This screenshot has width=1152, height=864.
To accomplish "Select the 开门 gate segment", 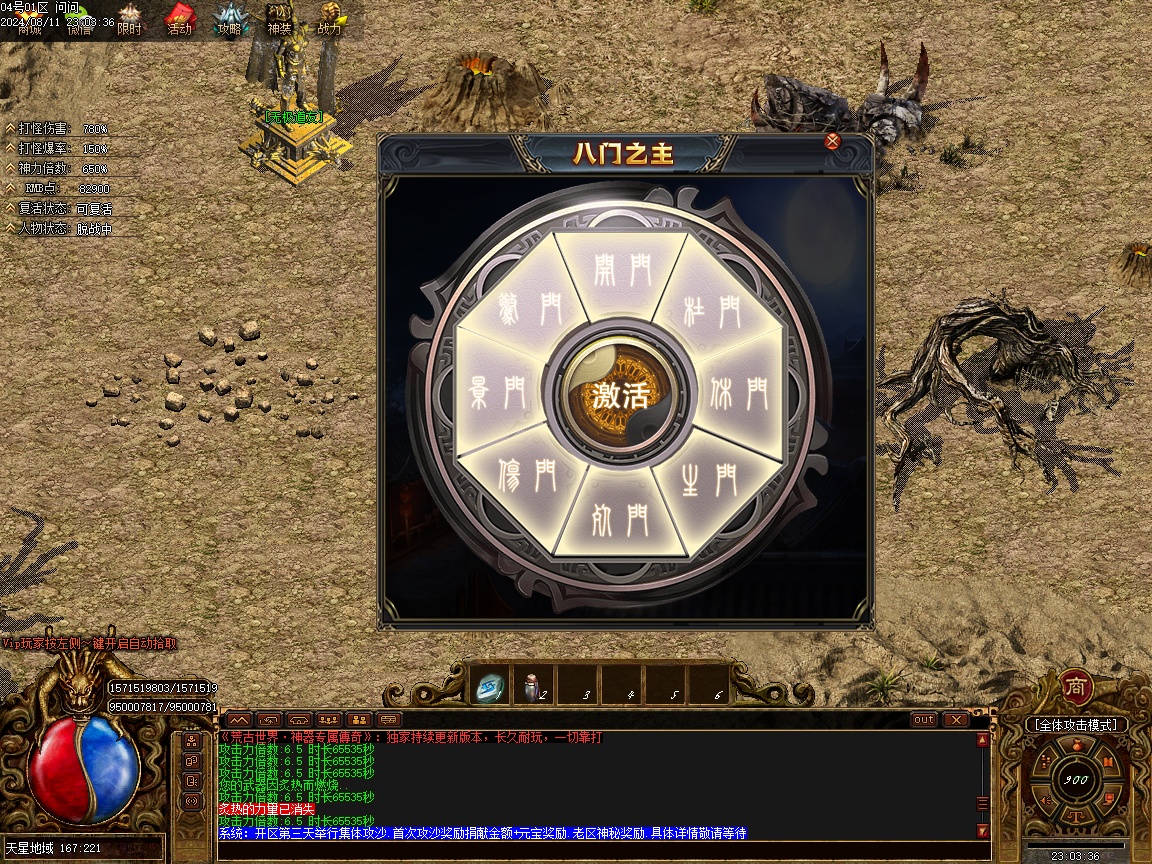I will click(621, 273).
